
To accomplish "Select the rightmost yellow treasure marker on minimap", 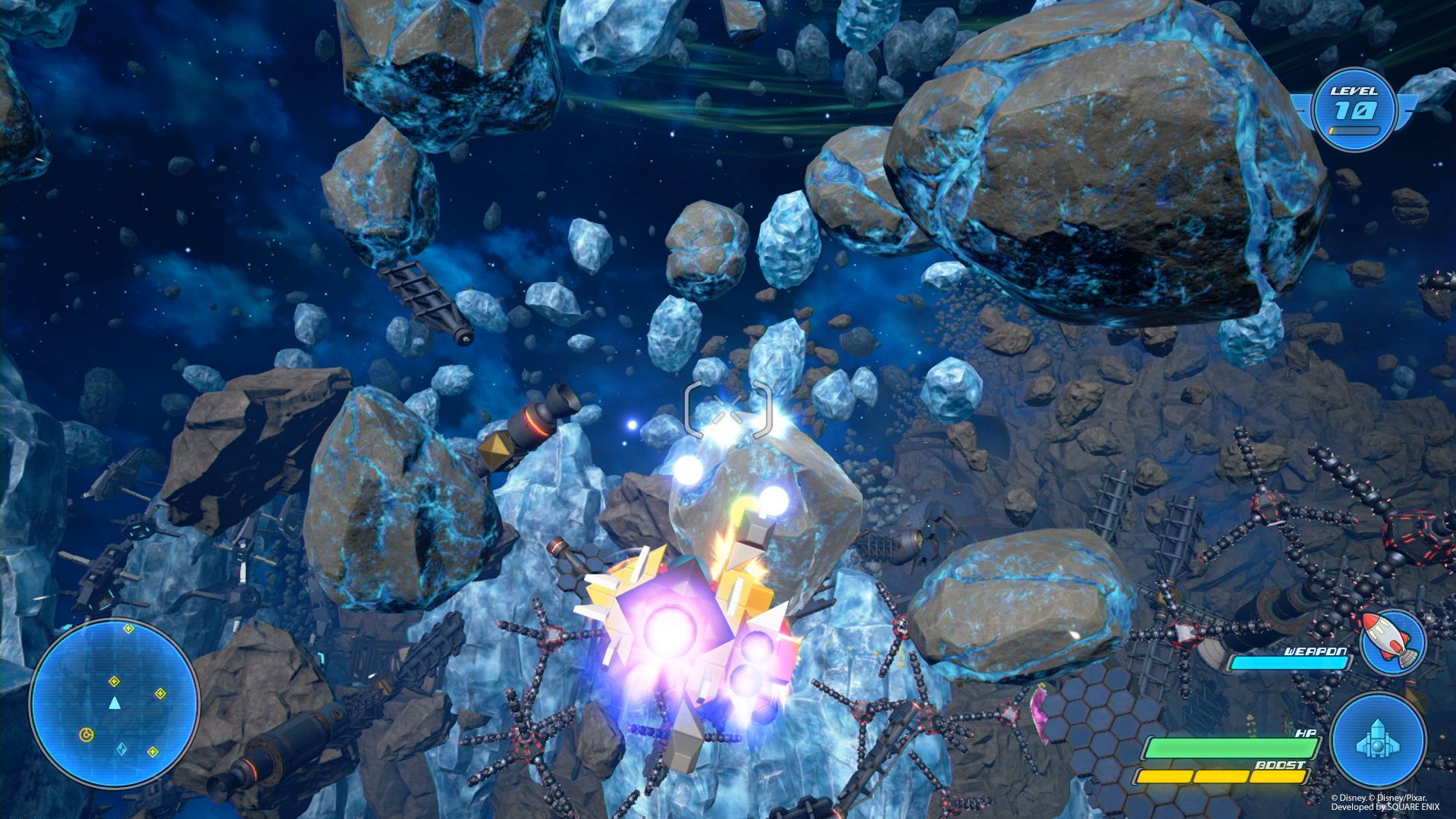I will click(161, 693).
